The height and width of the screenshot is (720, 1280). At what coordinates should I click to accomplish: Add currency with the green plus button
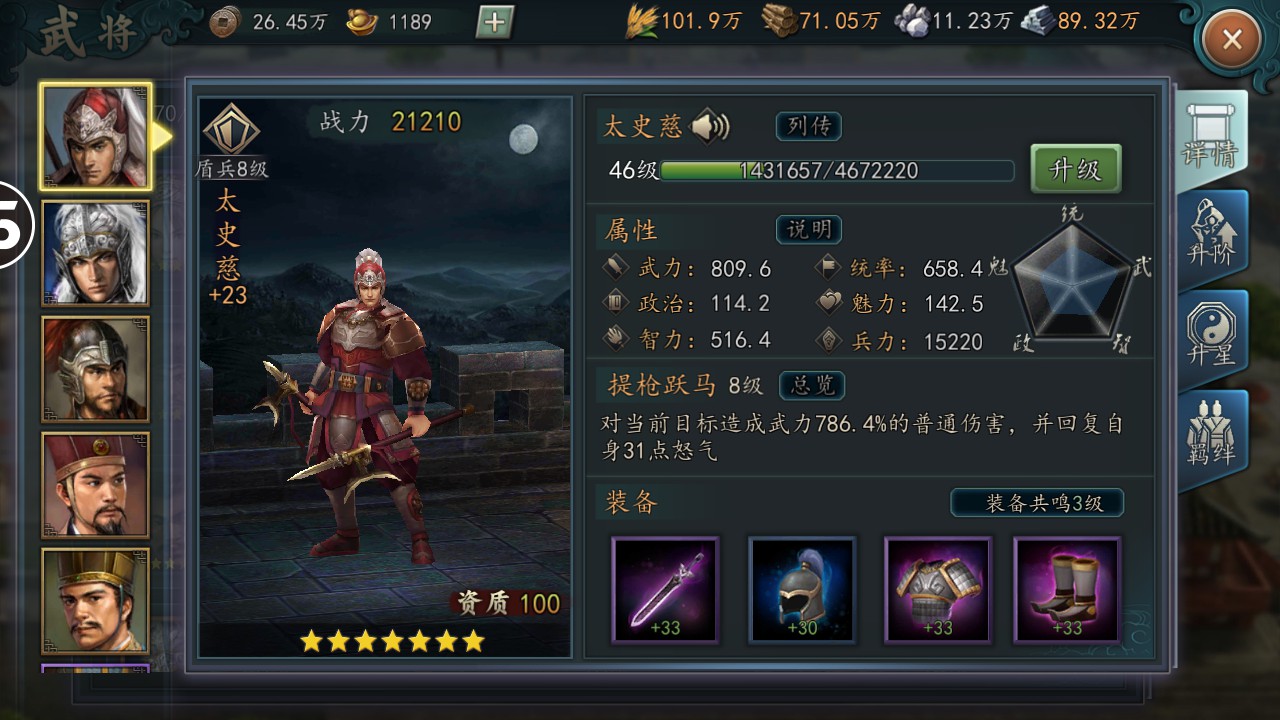pyautogui.click(x=495, y=21)
